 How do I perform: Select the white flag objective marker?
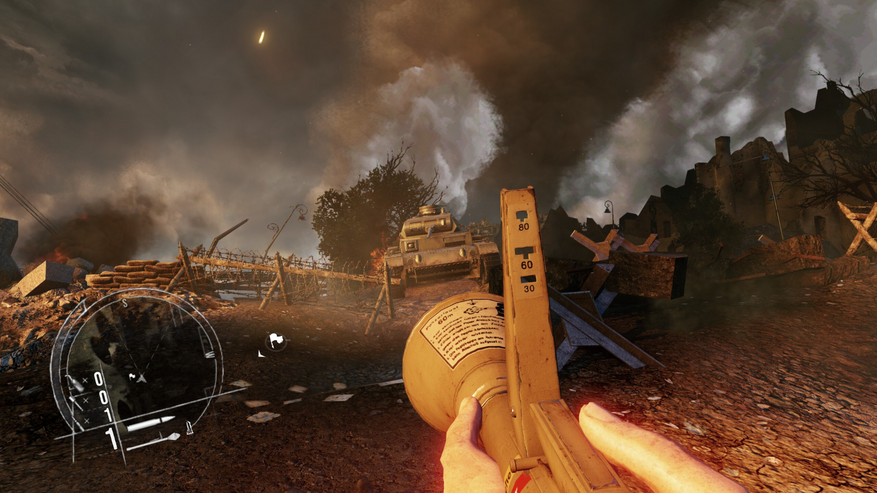275,341
